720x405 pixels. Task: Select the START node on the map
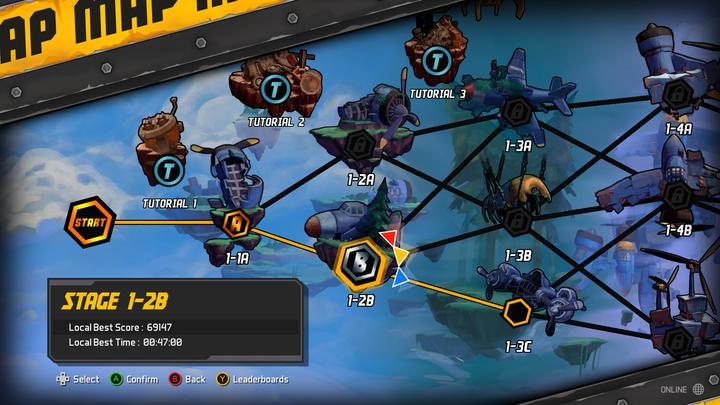point(84,221)
